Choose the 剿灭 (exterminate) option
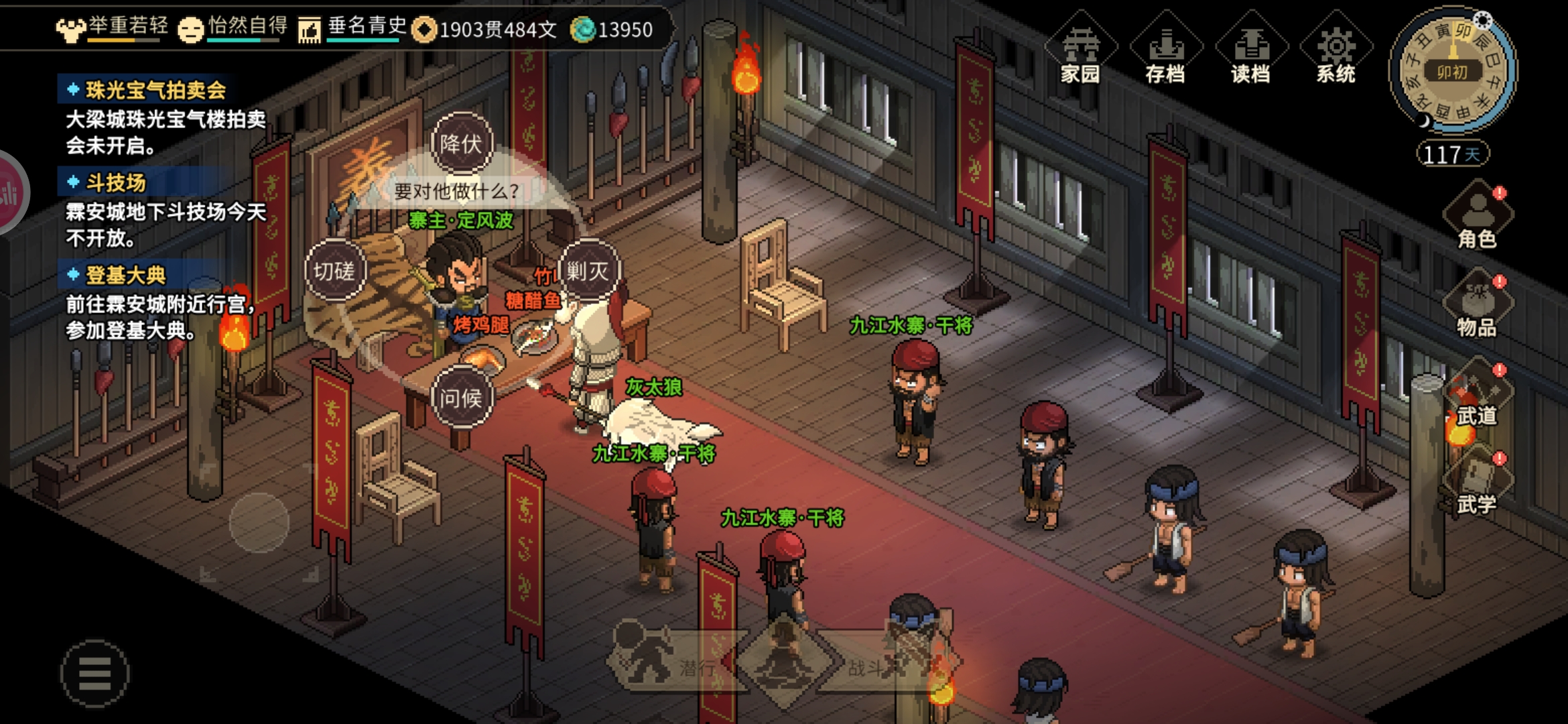 click(588, 271)
